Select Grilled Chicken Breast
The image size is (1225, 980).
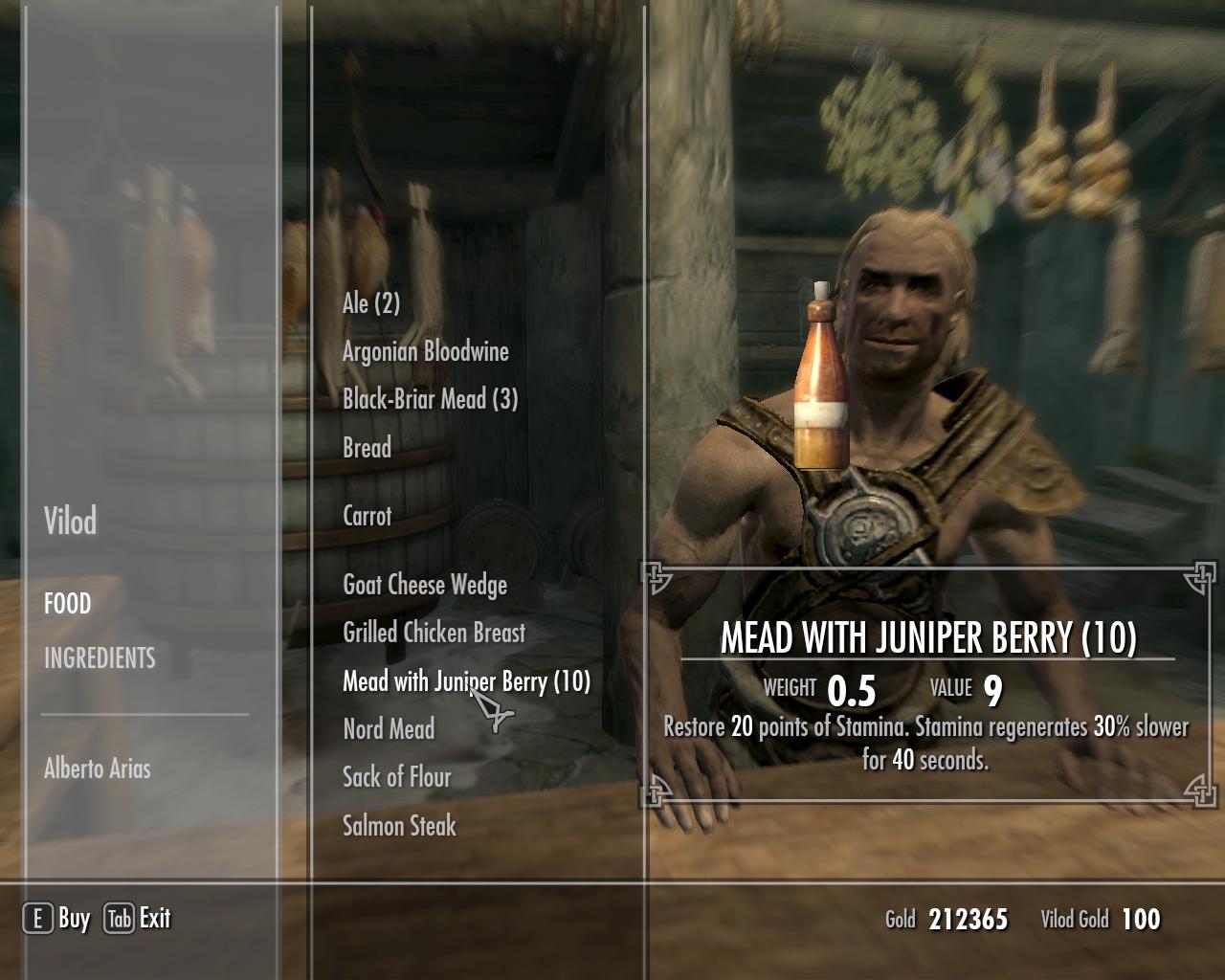tap(434, 633)
